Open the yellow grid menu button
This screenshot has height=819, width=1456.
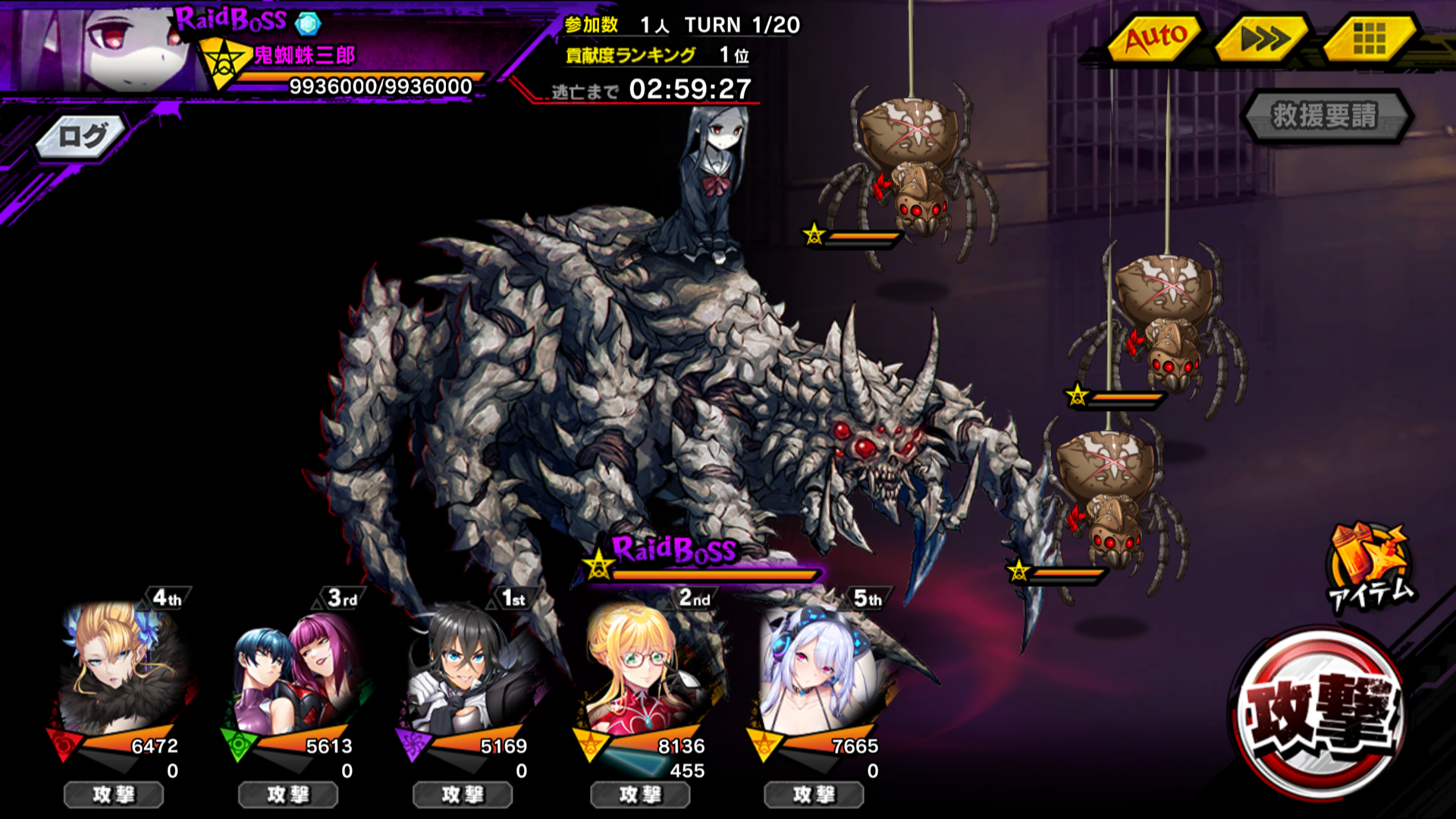coord(1369,38)
